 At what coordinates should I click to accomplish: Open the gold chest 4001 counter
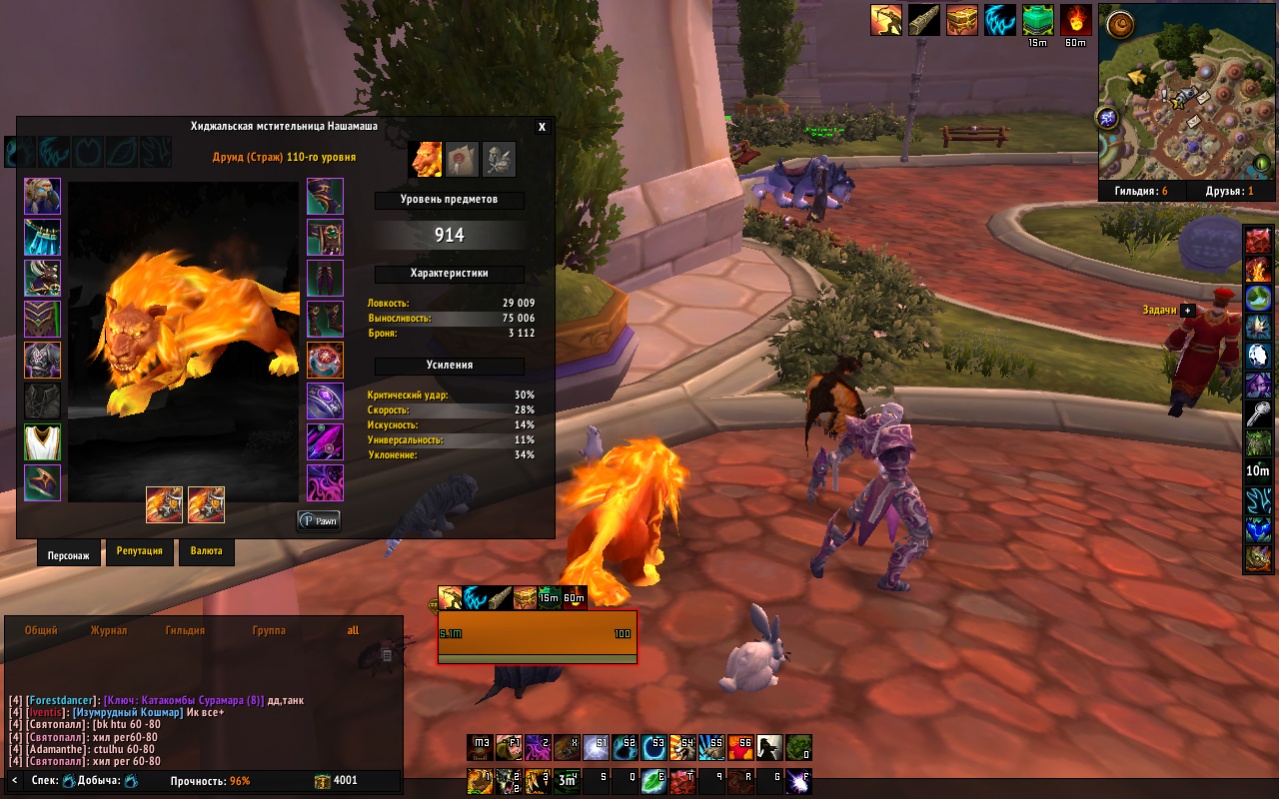(x=336, y=781)
